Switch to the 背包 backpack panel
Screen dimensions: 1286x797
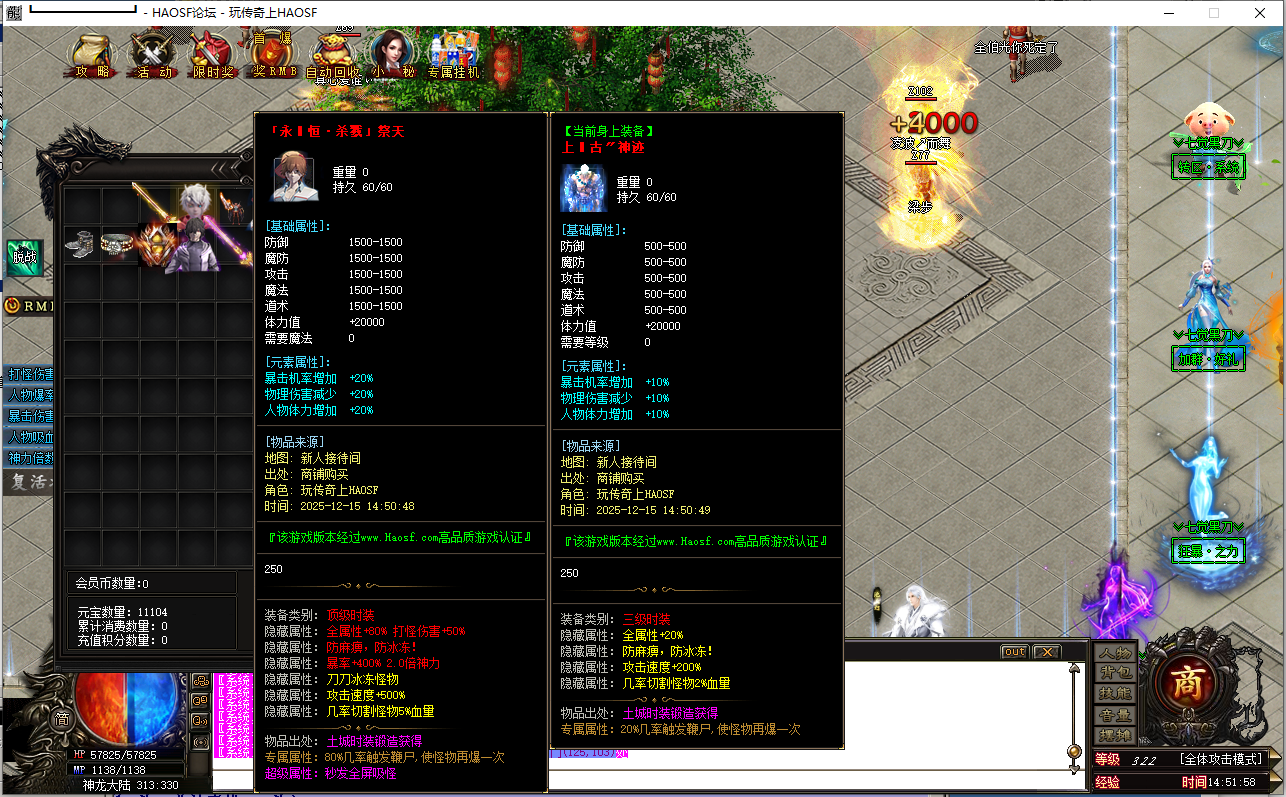click(1114, 672)
